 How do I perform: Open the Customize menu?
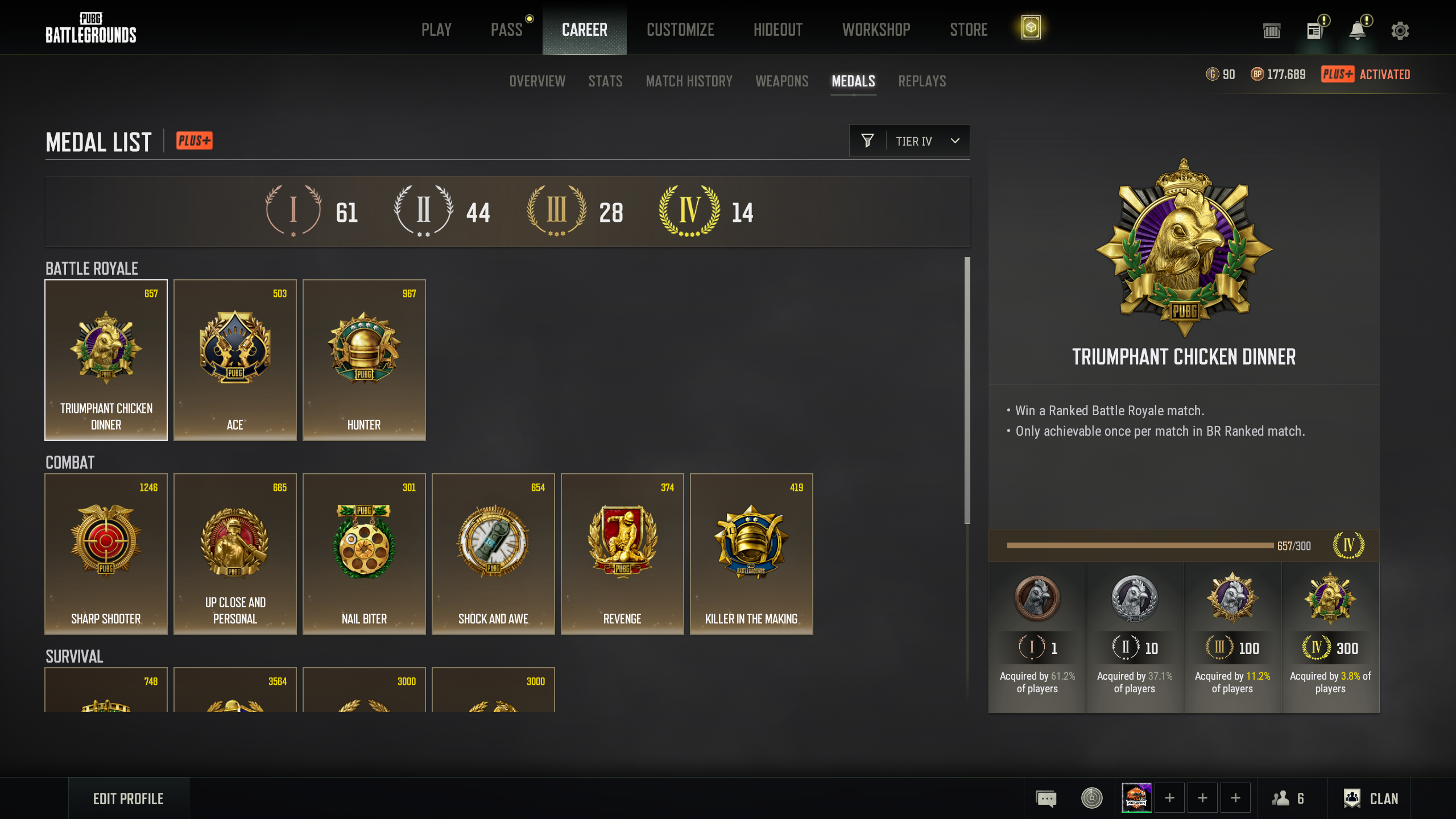tap(680, 30)
